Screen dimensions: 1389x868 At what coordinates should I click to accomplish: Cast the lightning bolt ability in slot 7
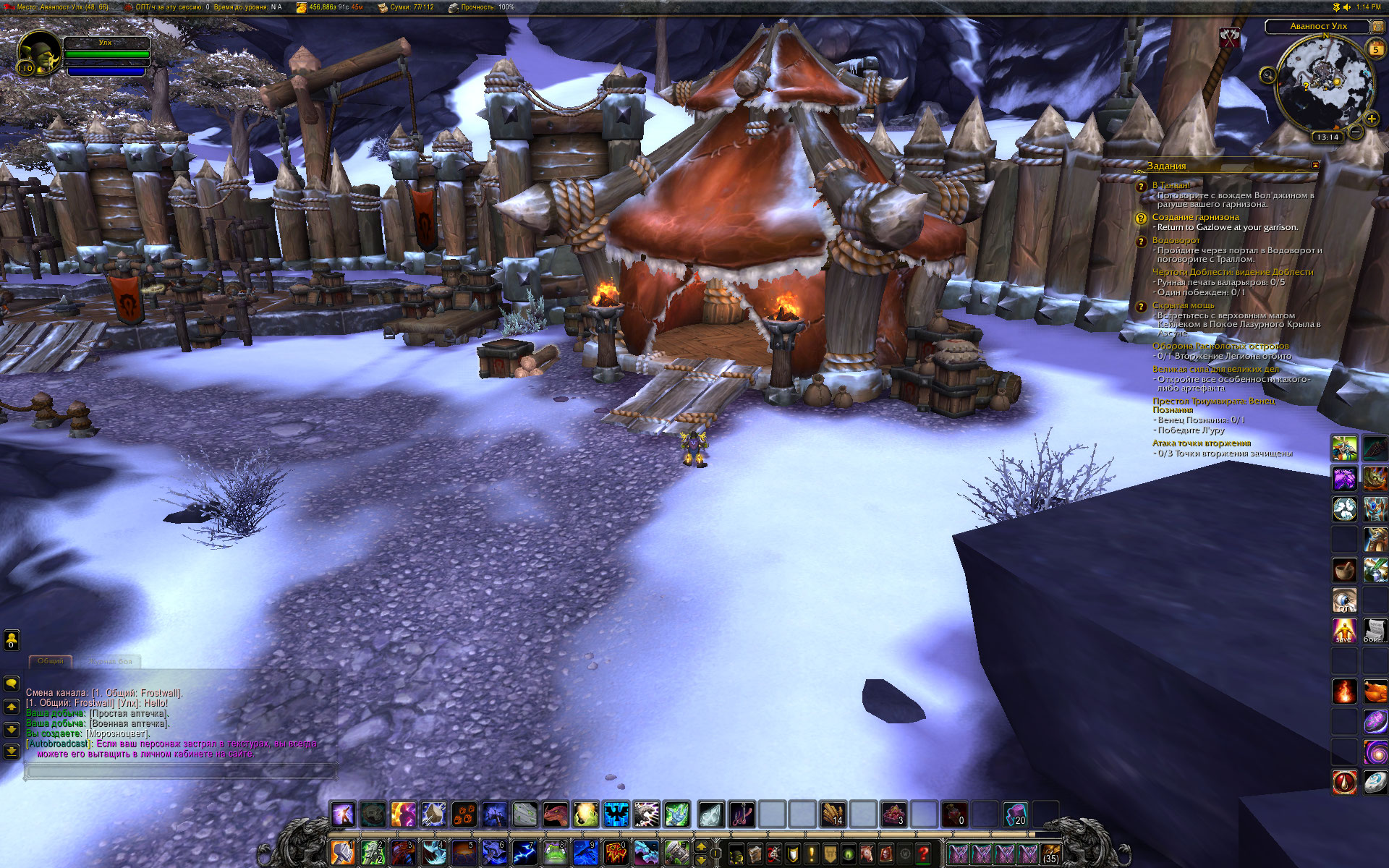524,853
